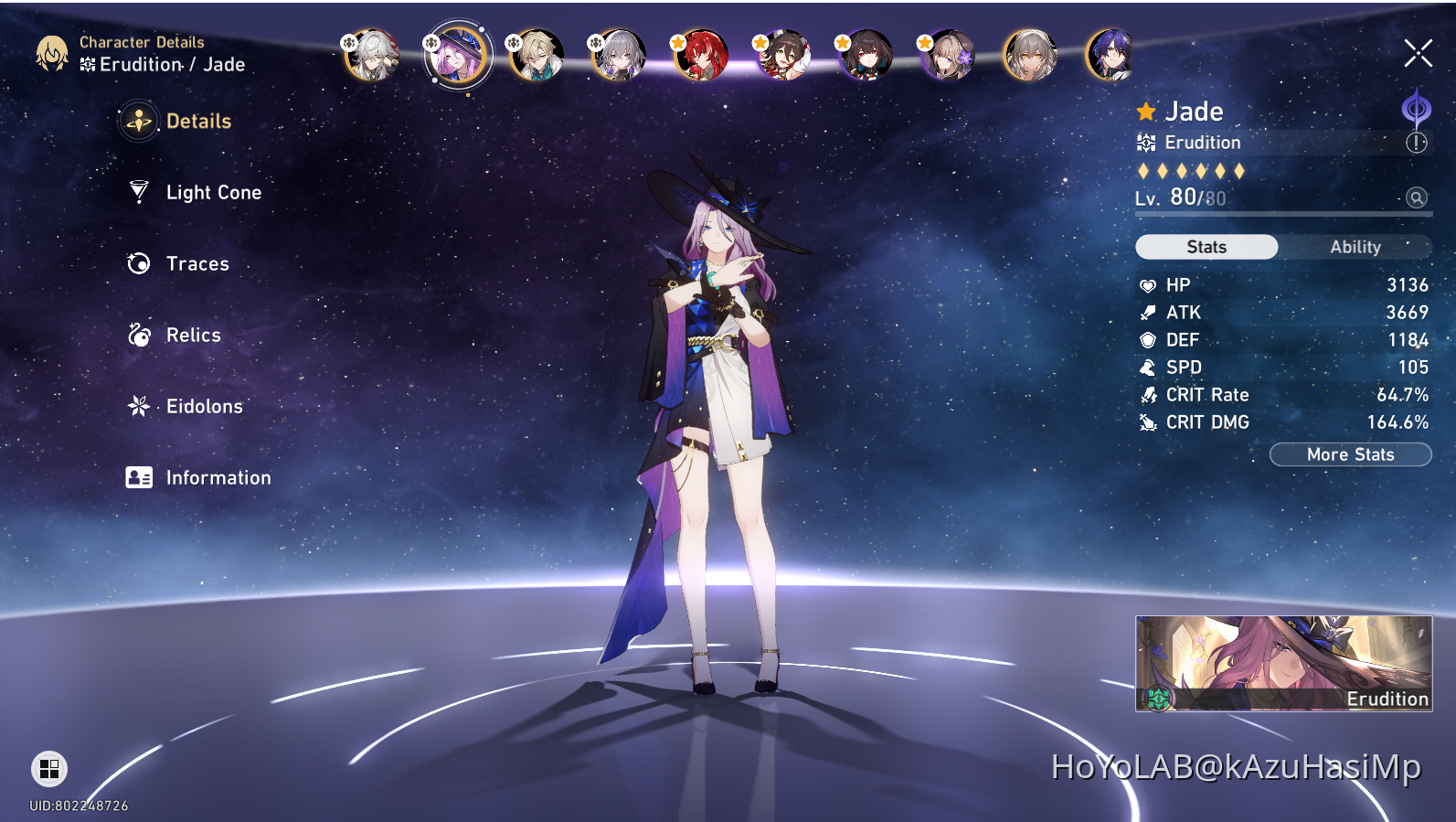1456x822 pixels.
Task: Click the ID card icon next to Information
Action: (137, 476)
